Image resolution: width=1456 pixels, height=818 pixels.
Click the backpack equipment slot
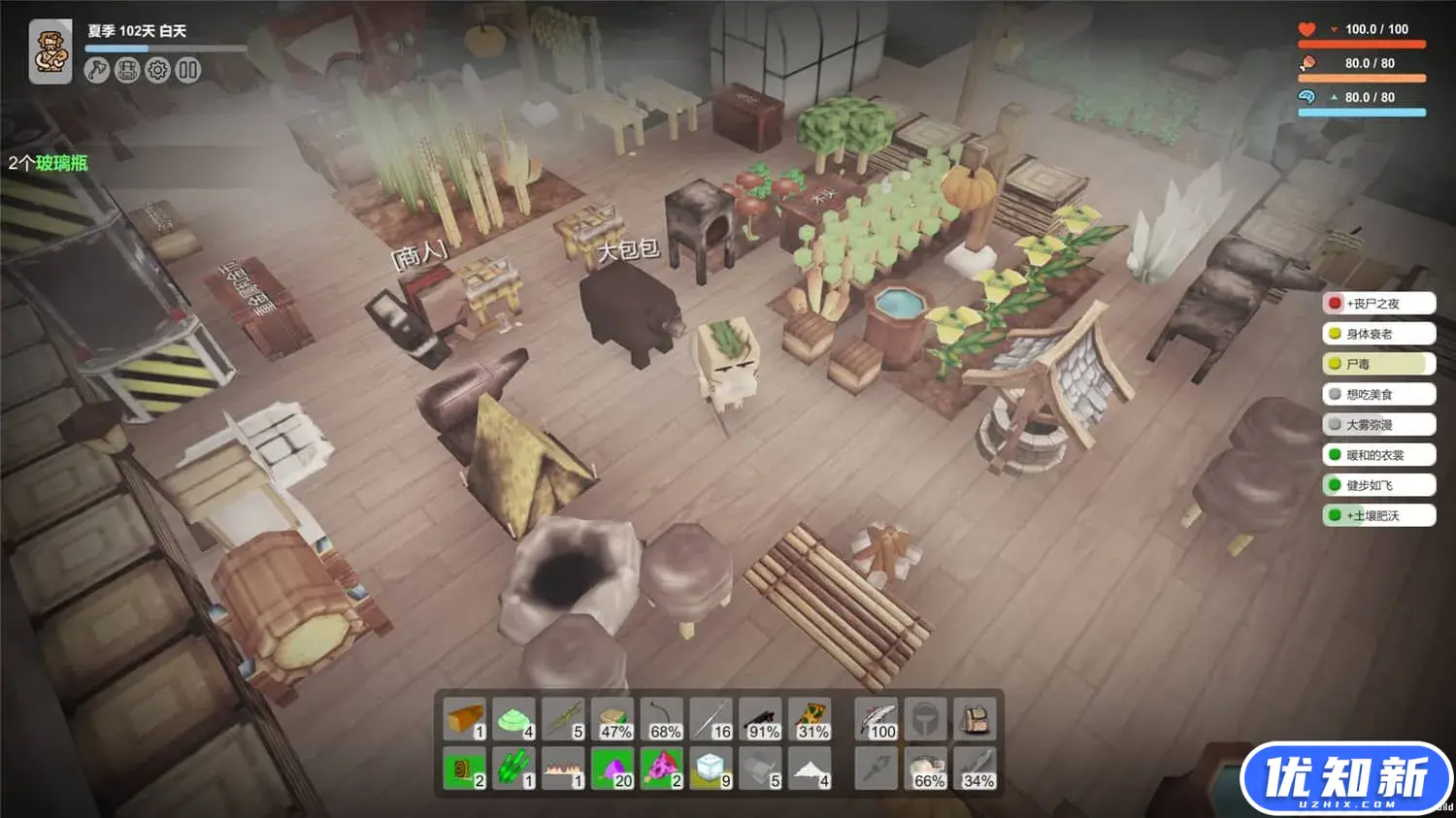tap(975, 720)
